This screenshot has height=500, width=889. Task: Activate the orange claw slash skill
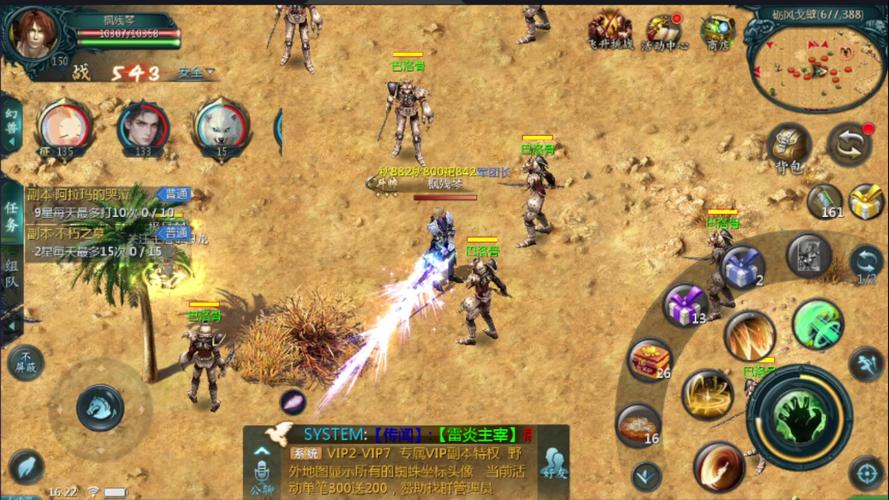[x=750, y=336]
